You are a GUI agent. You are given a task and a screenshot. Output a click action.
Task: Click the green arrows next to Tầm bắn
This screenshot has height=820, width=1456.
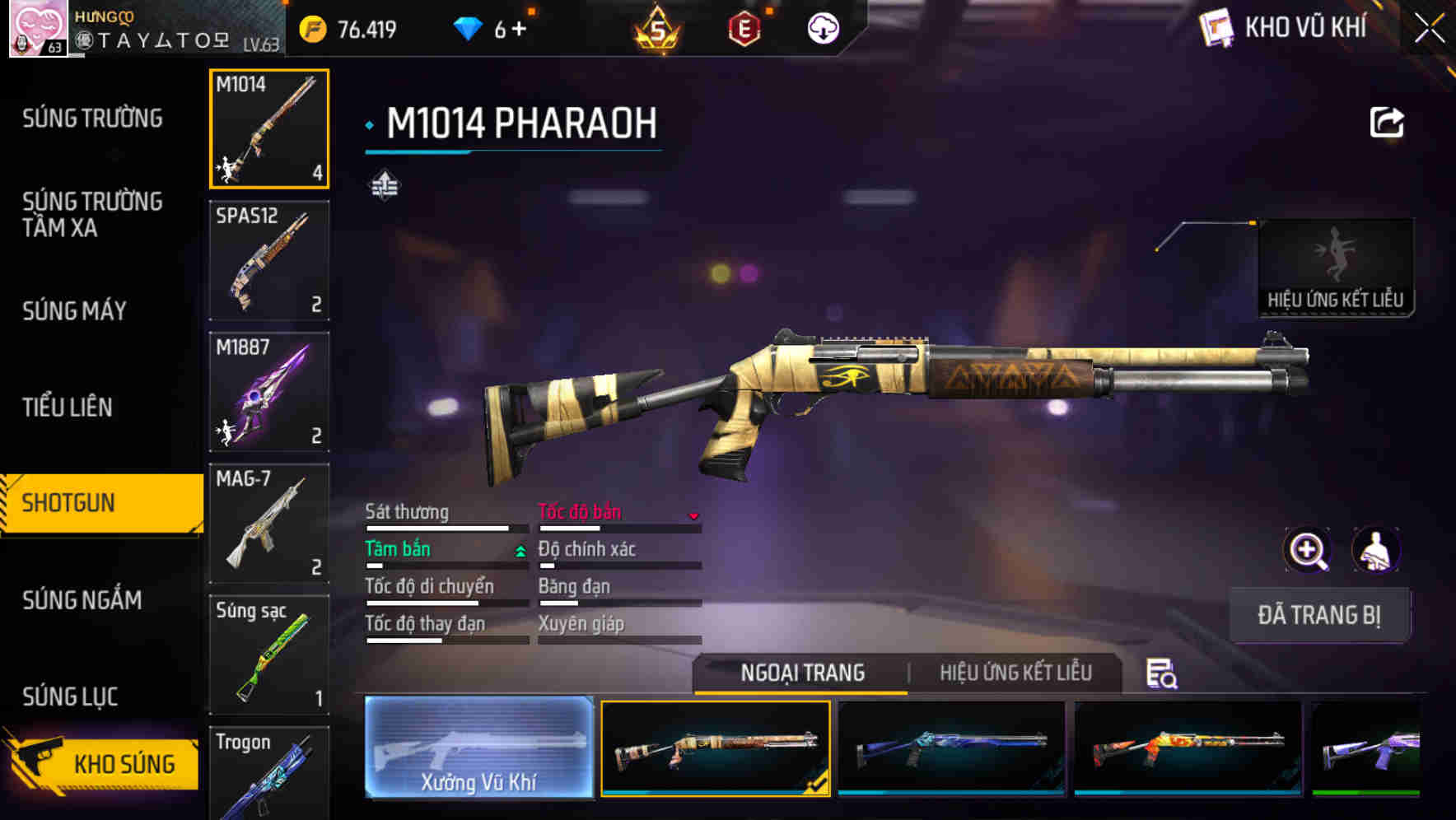[519, 549]
